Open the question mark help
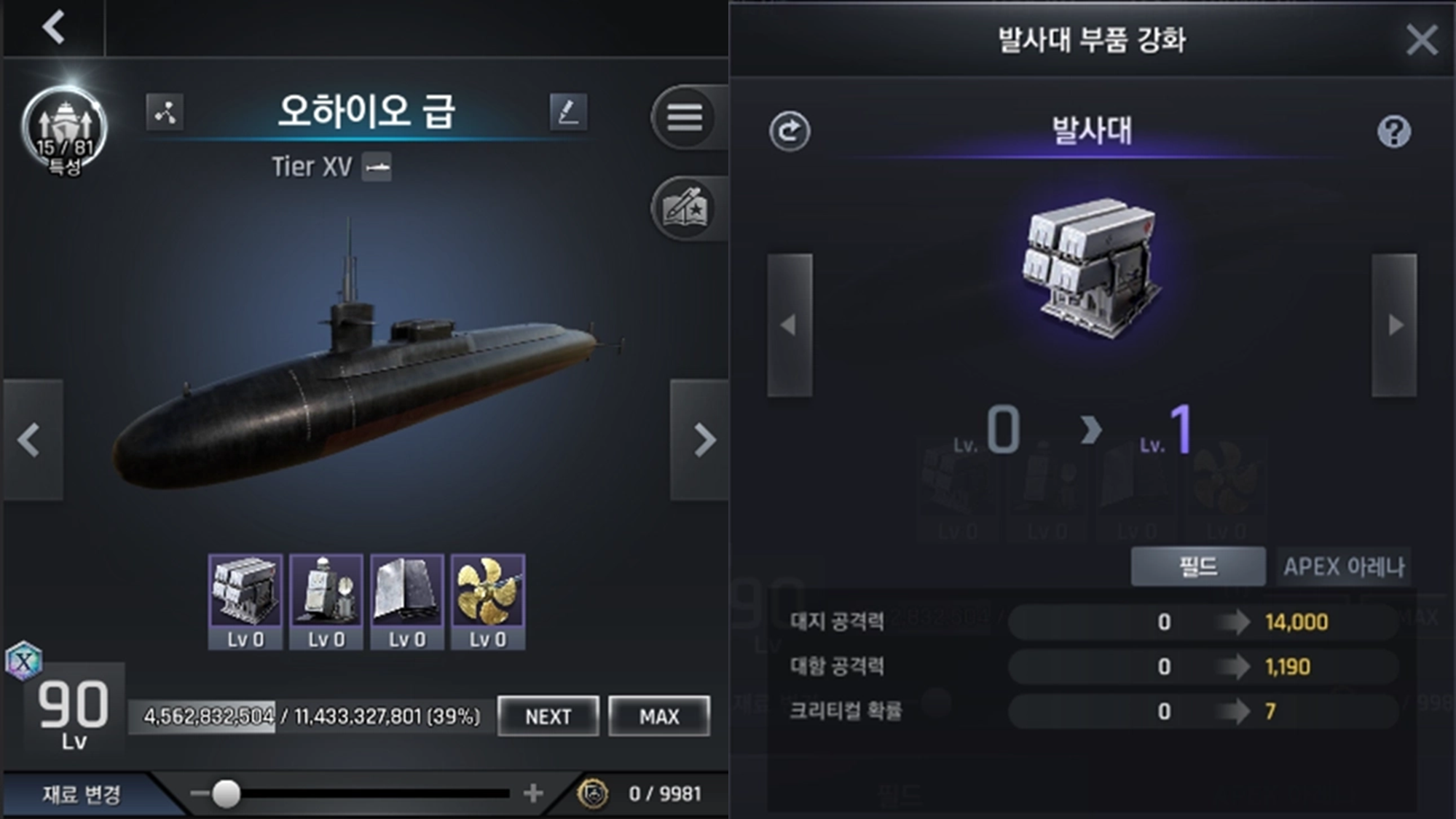Image resolution: width=1456 pixels, height=819 pixels. [1393, 132]
